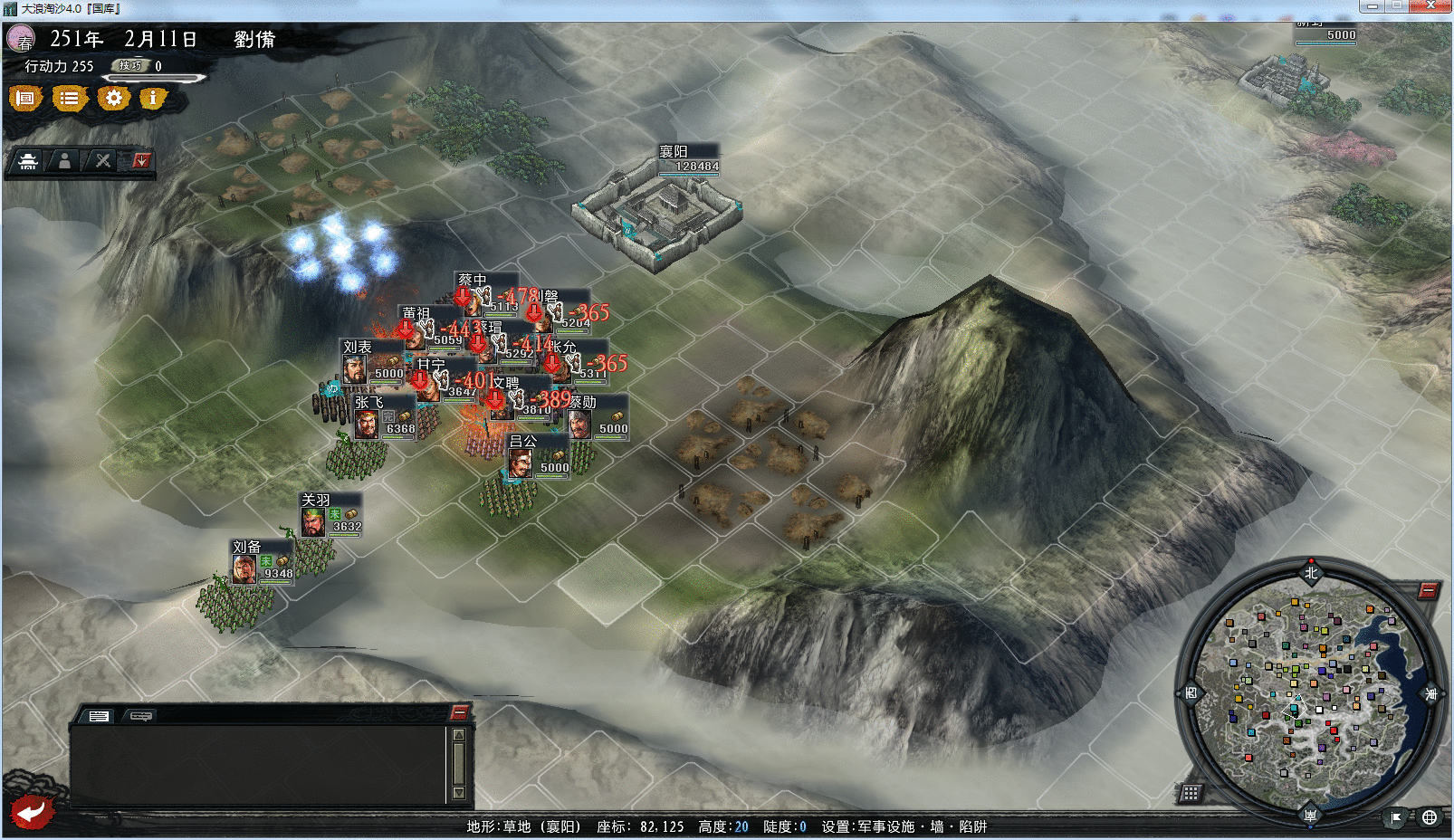Switch to the crossed swords tab
Viewport: 1454px width, 840px height.
(x=103, y=161)
